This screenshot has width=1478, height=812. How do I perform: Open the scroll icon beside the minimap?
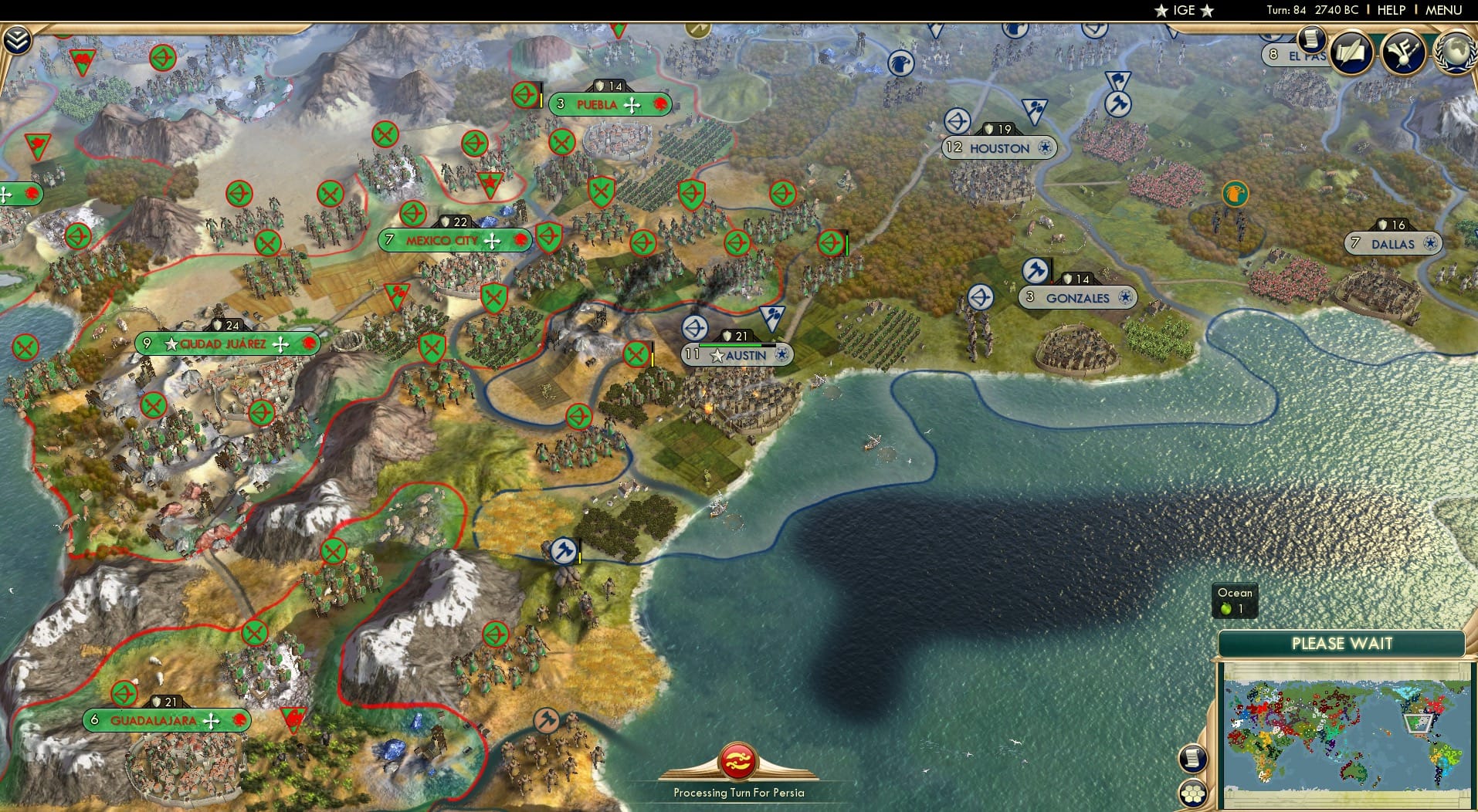[x=1193, y=759]
